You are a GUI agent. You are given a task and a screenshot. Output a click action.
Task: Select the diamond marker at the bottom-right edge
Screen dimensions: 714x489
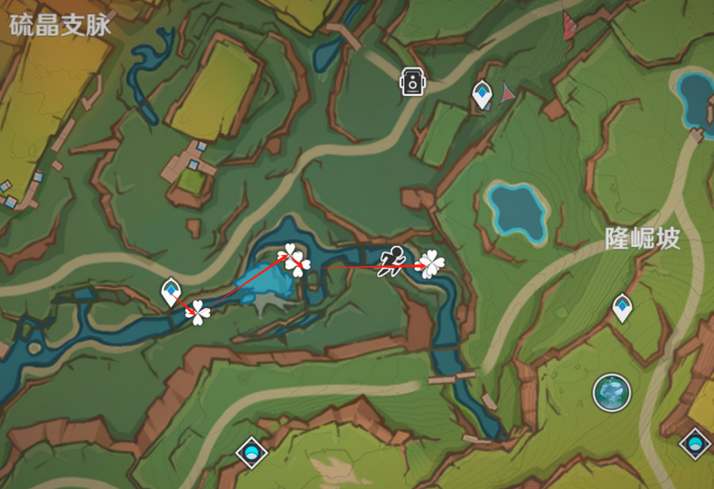pyautogui.click(x=694, y=441)
